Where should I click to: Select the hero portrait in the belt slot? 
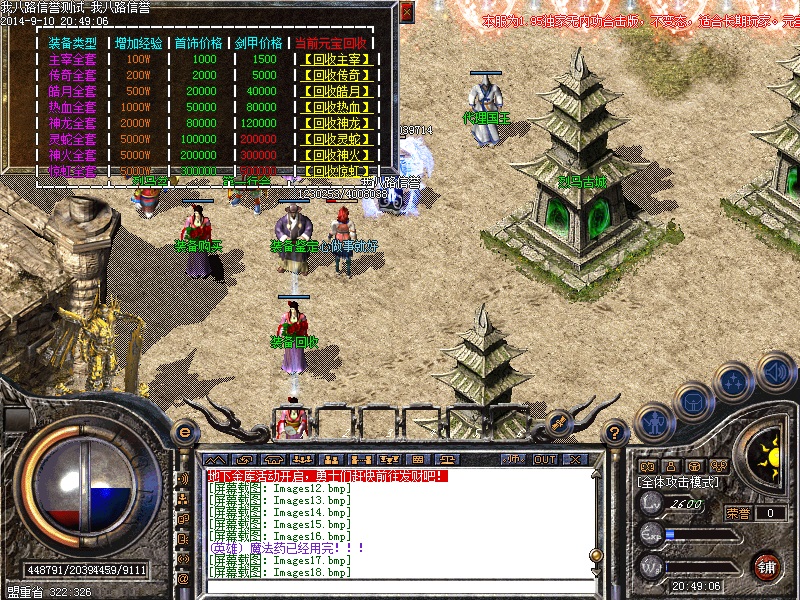point(291,421)
